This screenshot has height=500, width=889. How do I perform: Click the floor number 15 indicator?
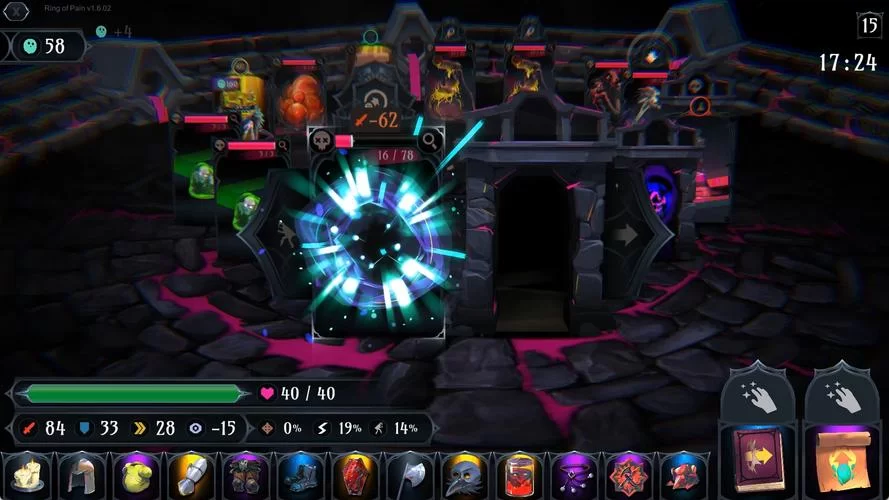pyautogui.click(x=868, y=25)
